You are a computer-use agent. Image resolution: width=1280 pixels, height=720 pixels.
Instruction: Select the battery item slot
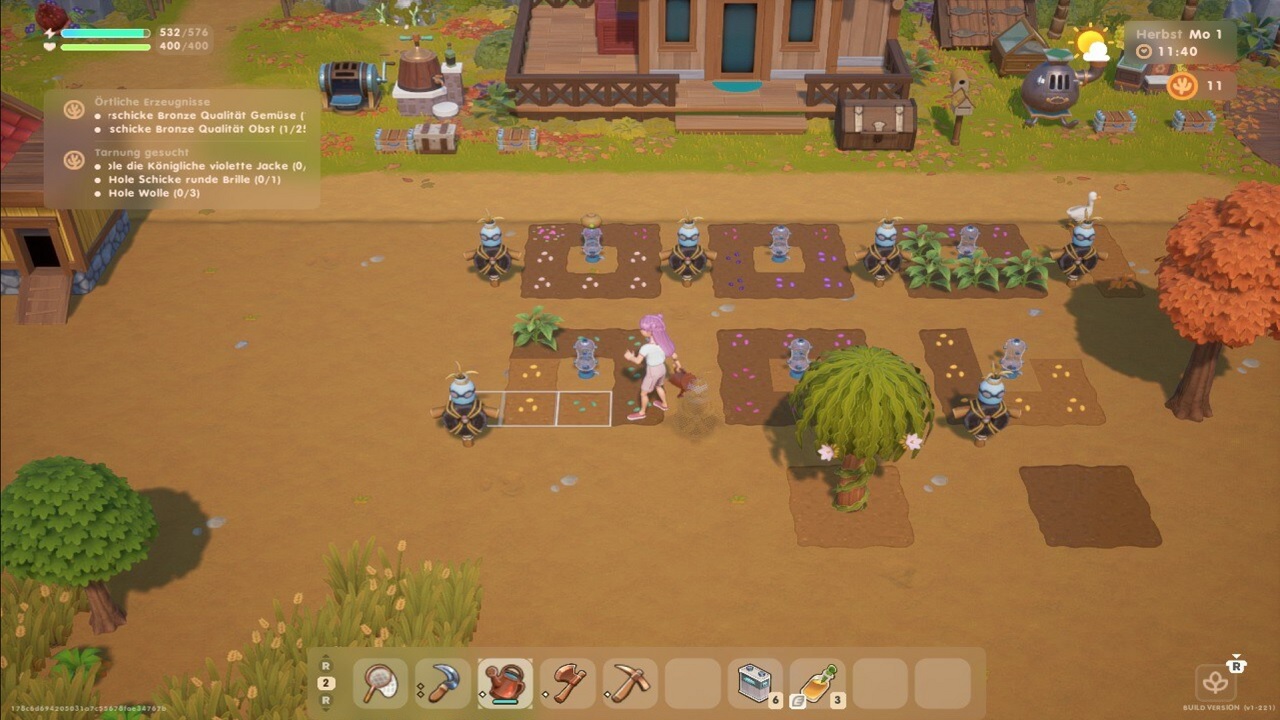(755, 683)
